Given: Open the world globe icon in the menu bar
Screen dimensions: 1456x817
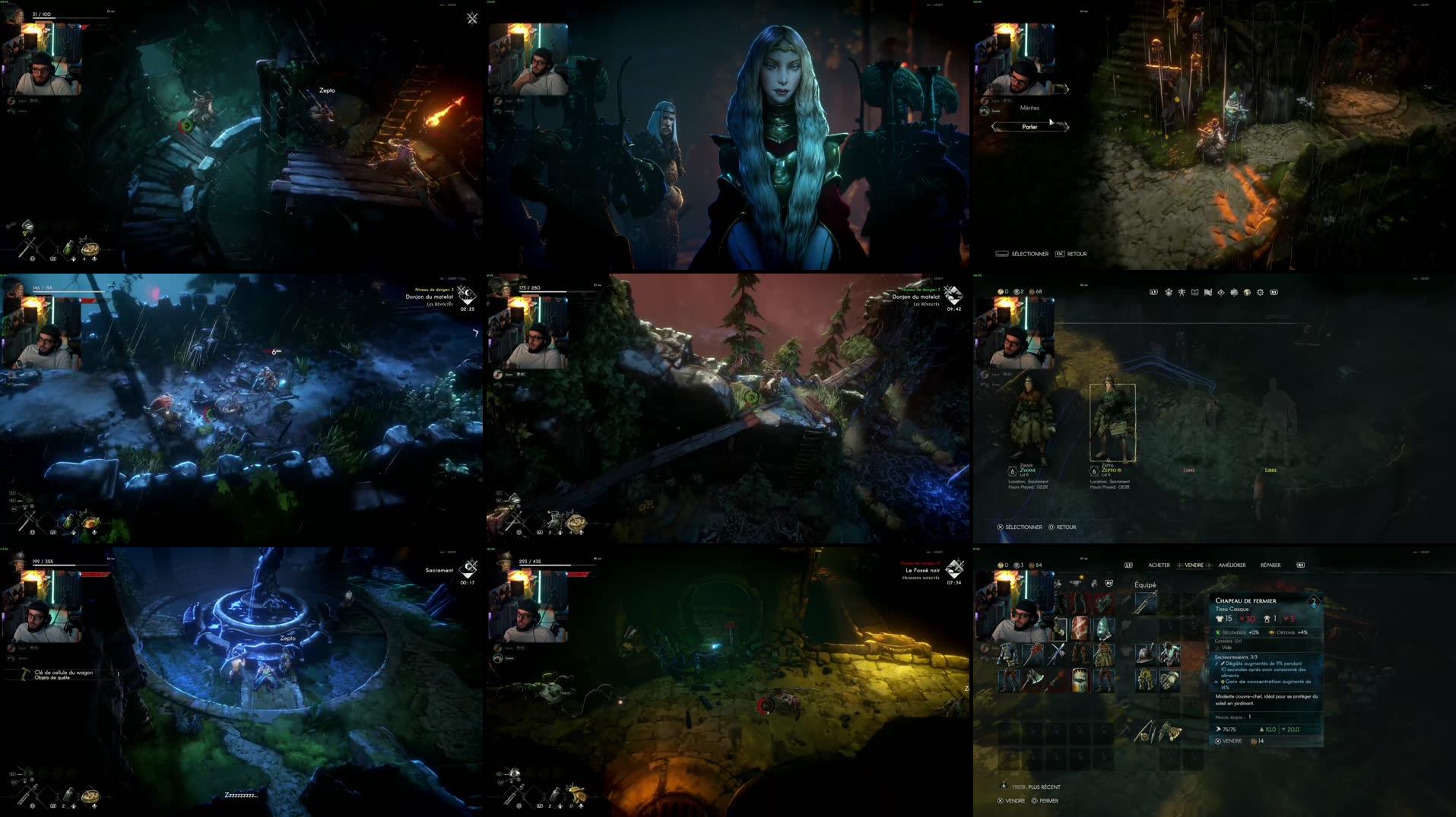Looking at the screenshot, I should [1247, 293].
